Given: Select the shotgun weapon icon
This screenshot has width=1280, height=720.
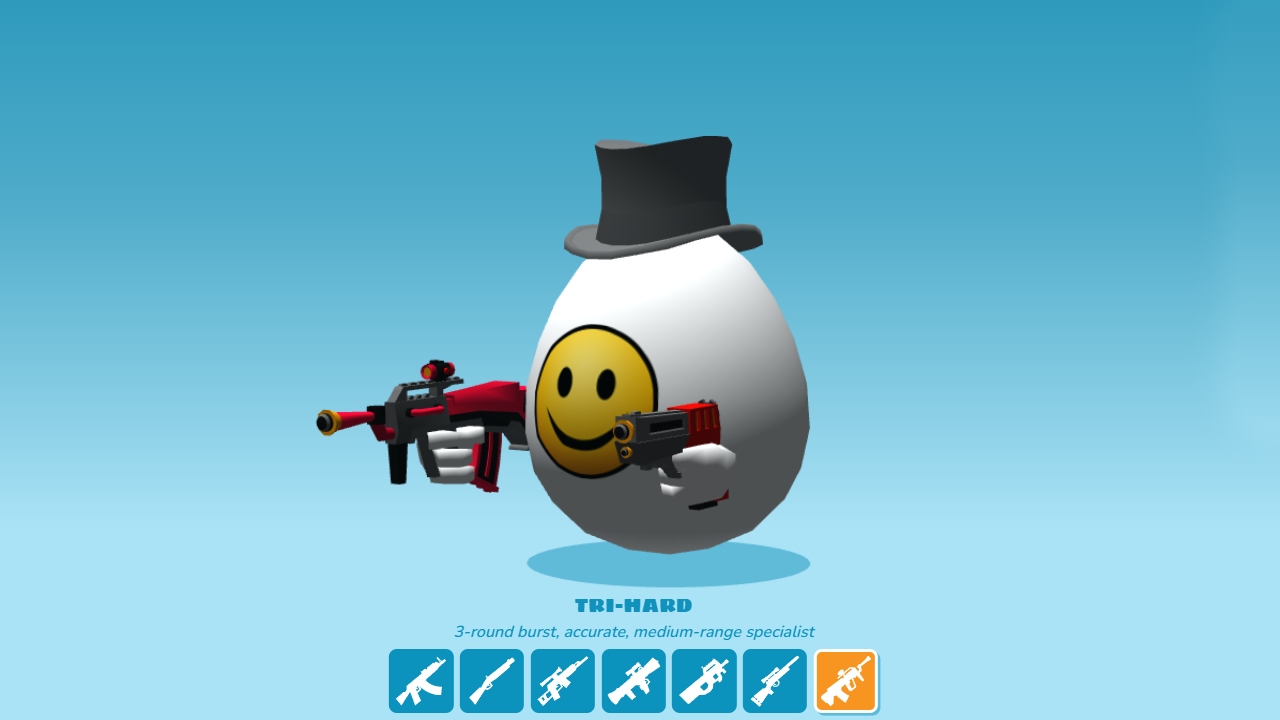Looking at the screenshot, I should click(x=491, y=680).
